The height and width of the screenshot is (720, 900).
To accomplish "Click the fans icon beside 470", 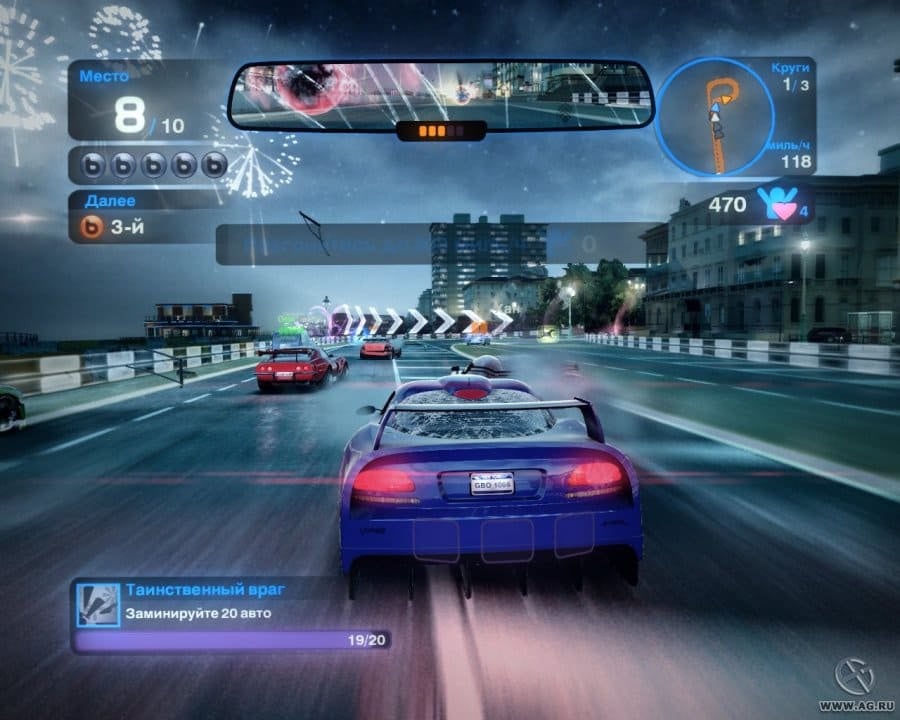I will 781,203.
